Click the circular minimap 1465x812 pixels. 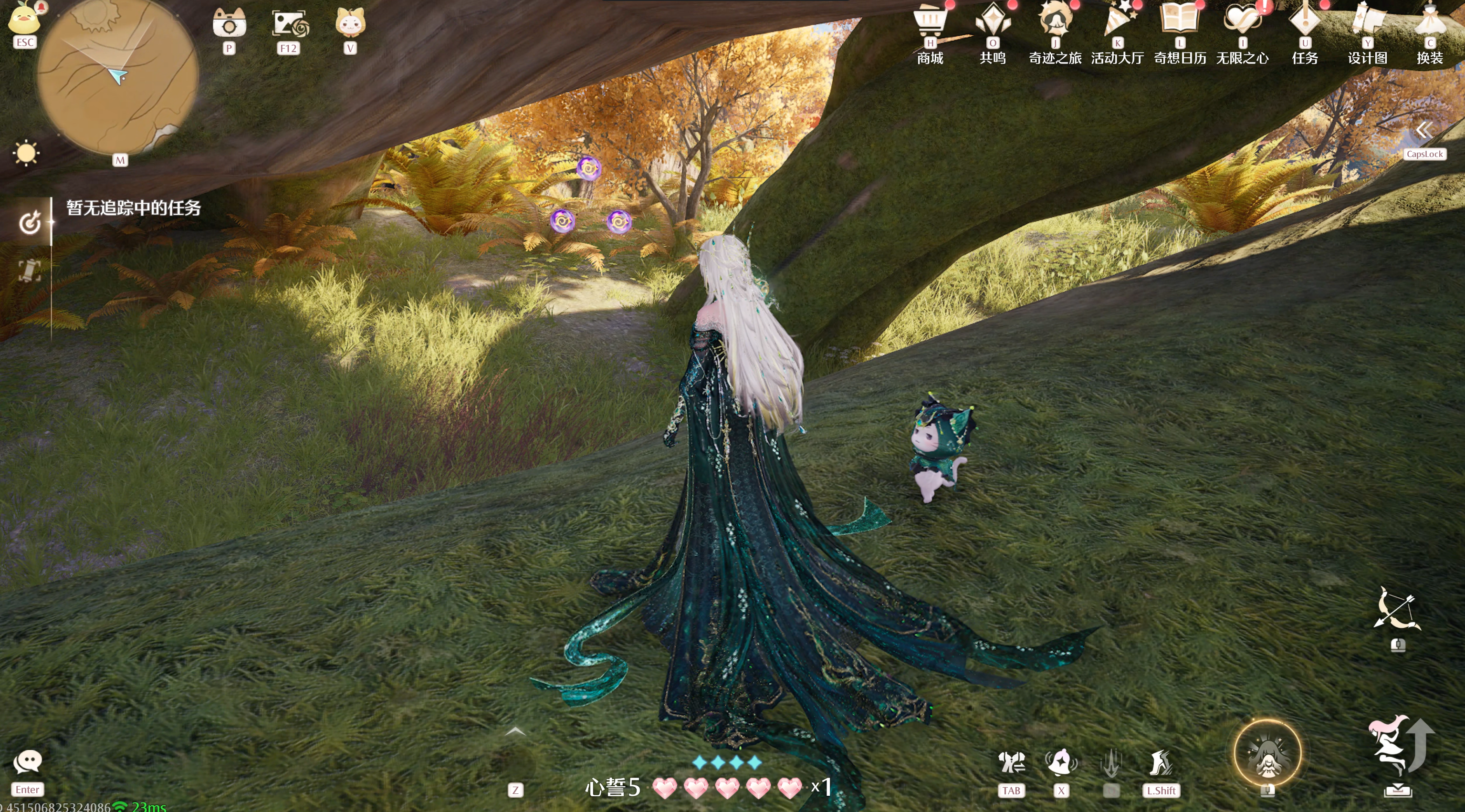point(118,76)
